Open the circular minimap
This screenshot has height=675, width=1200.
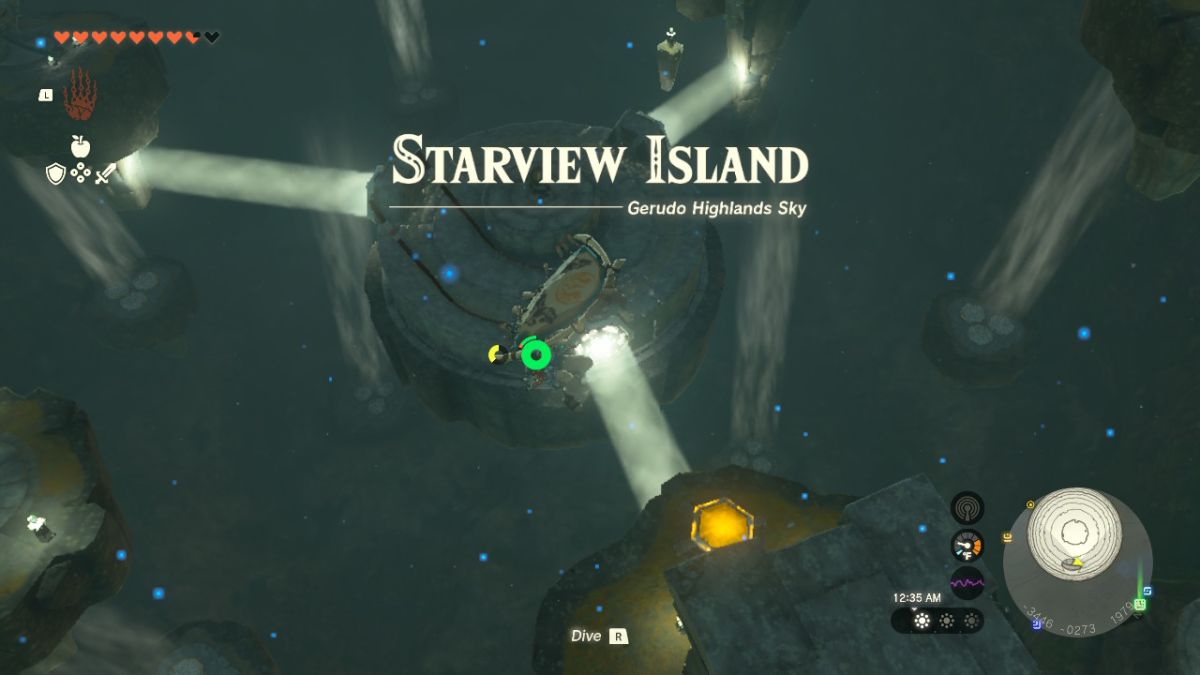1077,562
